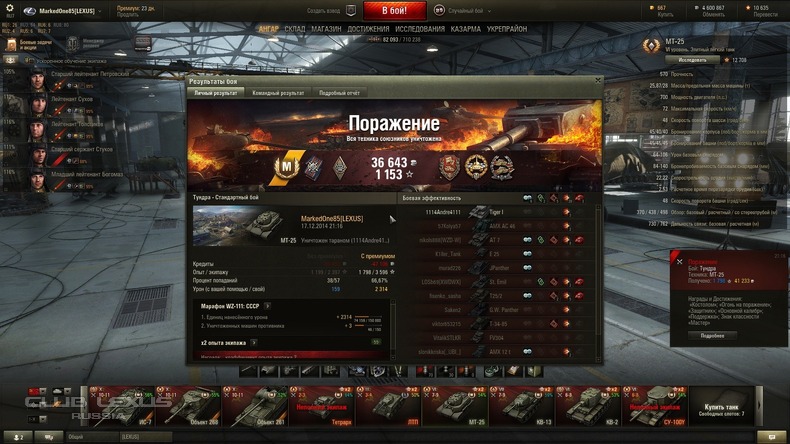Screen dimensions: 790x444
Task: Click «Подробнее» in the defeat notification
Action: click(x=712, y=335)
